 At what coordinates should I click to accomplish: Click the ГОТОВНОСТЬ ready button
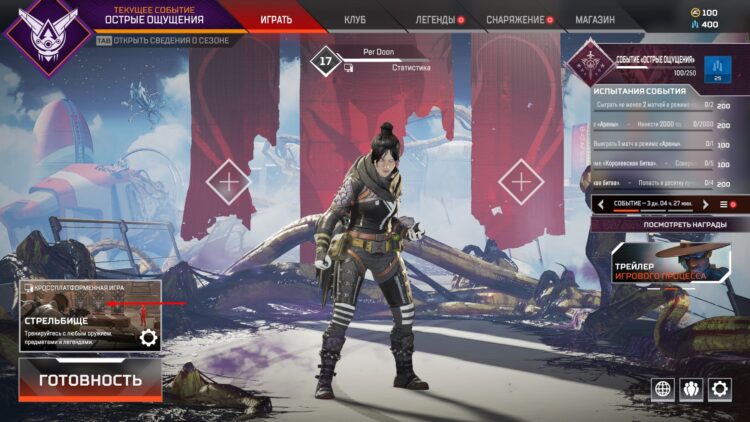(x=90, y=380)
